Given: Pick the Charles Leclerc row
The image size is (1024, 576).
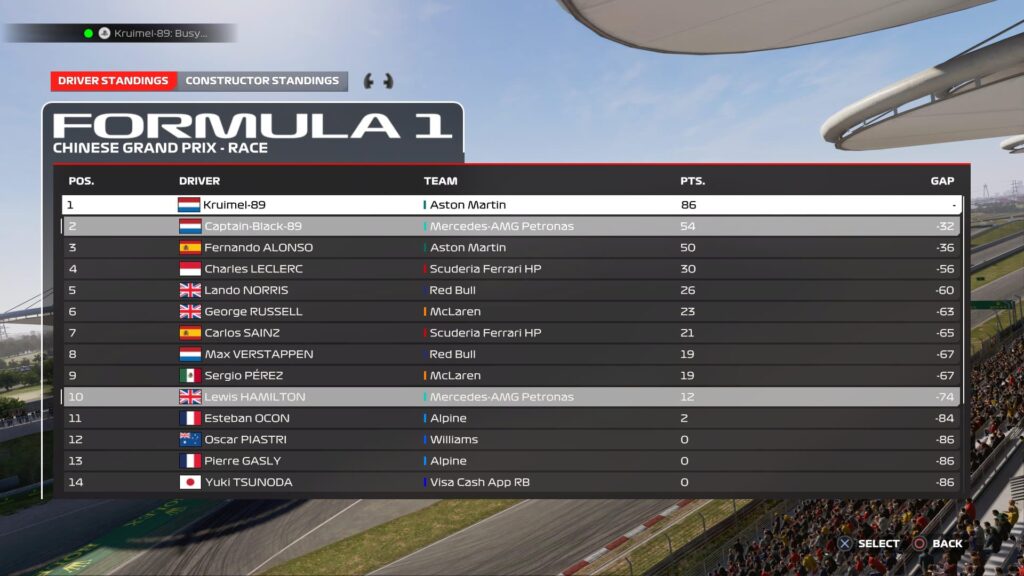Looking at the screenshot, I should coord(511,269).
